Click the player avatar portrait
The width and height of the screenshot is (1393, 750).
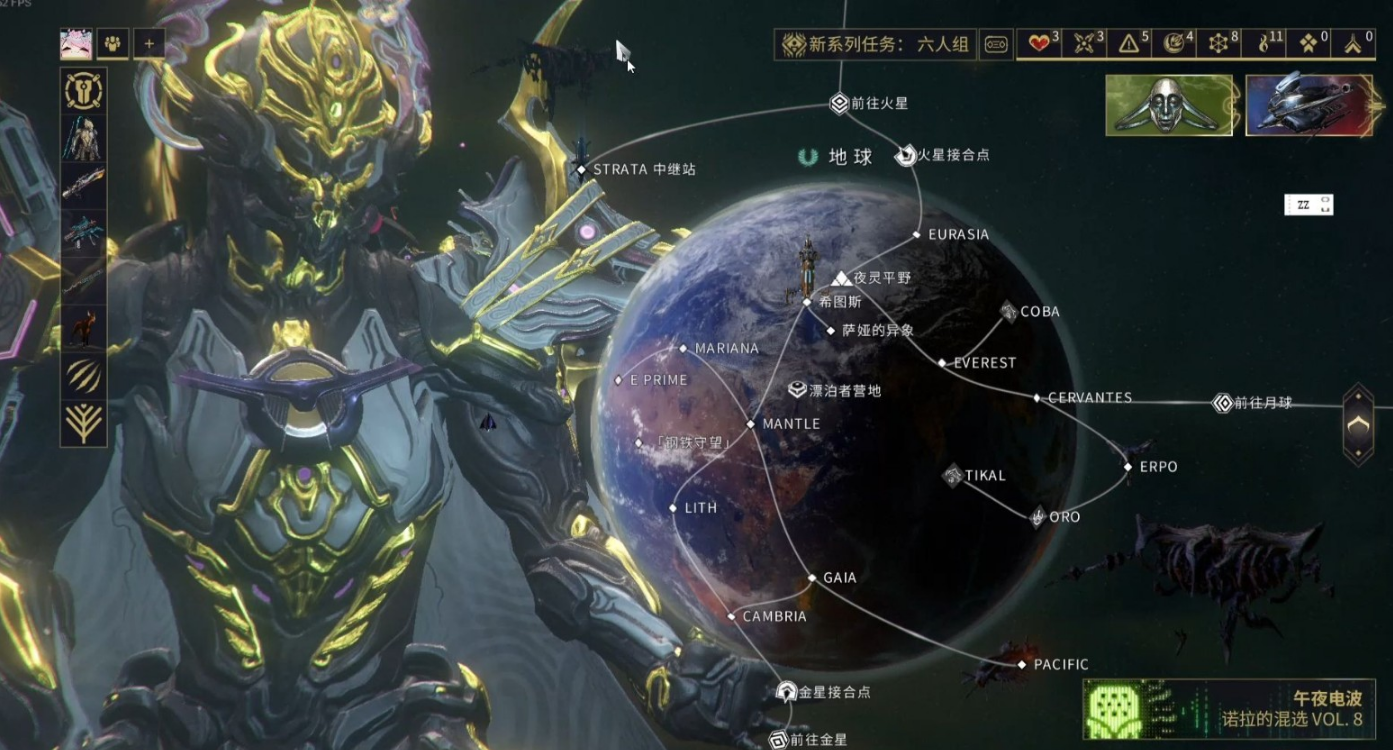(76, 44)
